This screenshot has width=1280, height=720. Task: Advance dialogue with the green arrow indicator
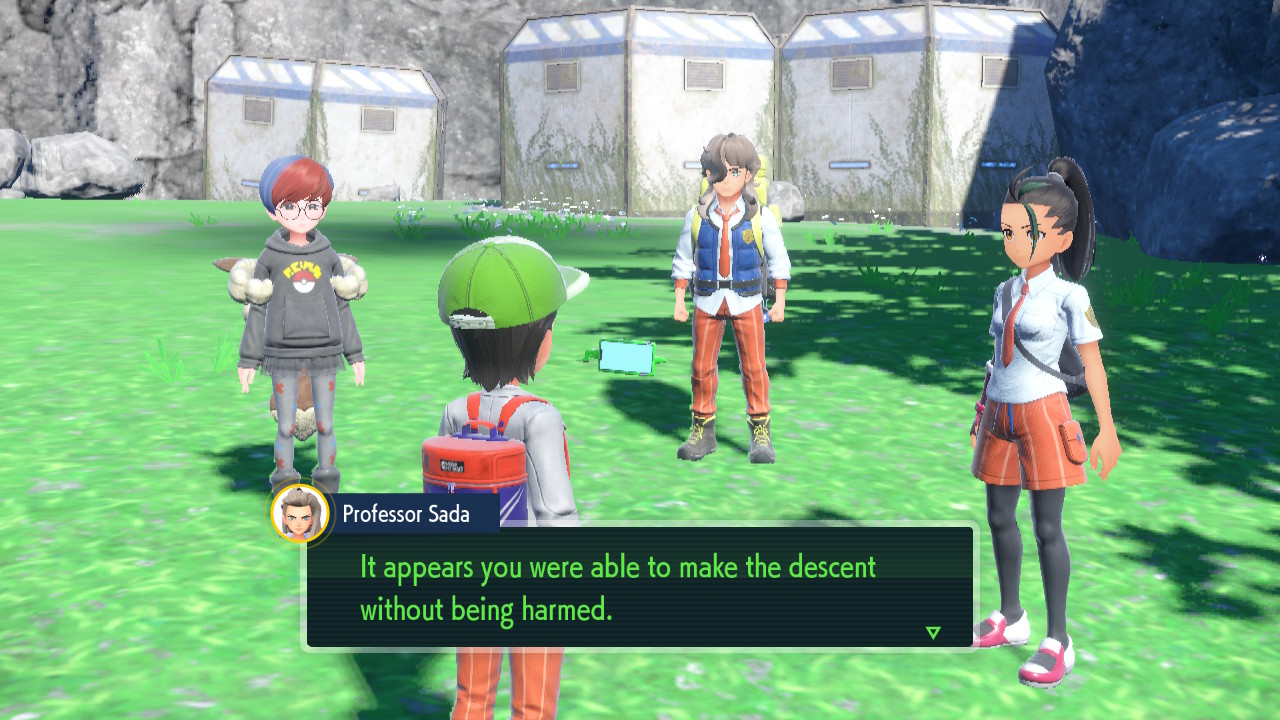(x=933, y=632)
